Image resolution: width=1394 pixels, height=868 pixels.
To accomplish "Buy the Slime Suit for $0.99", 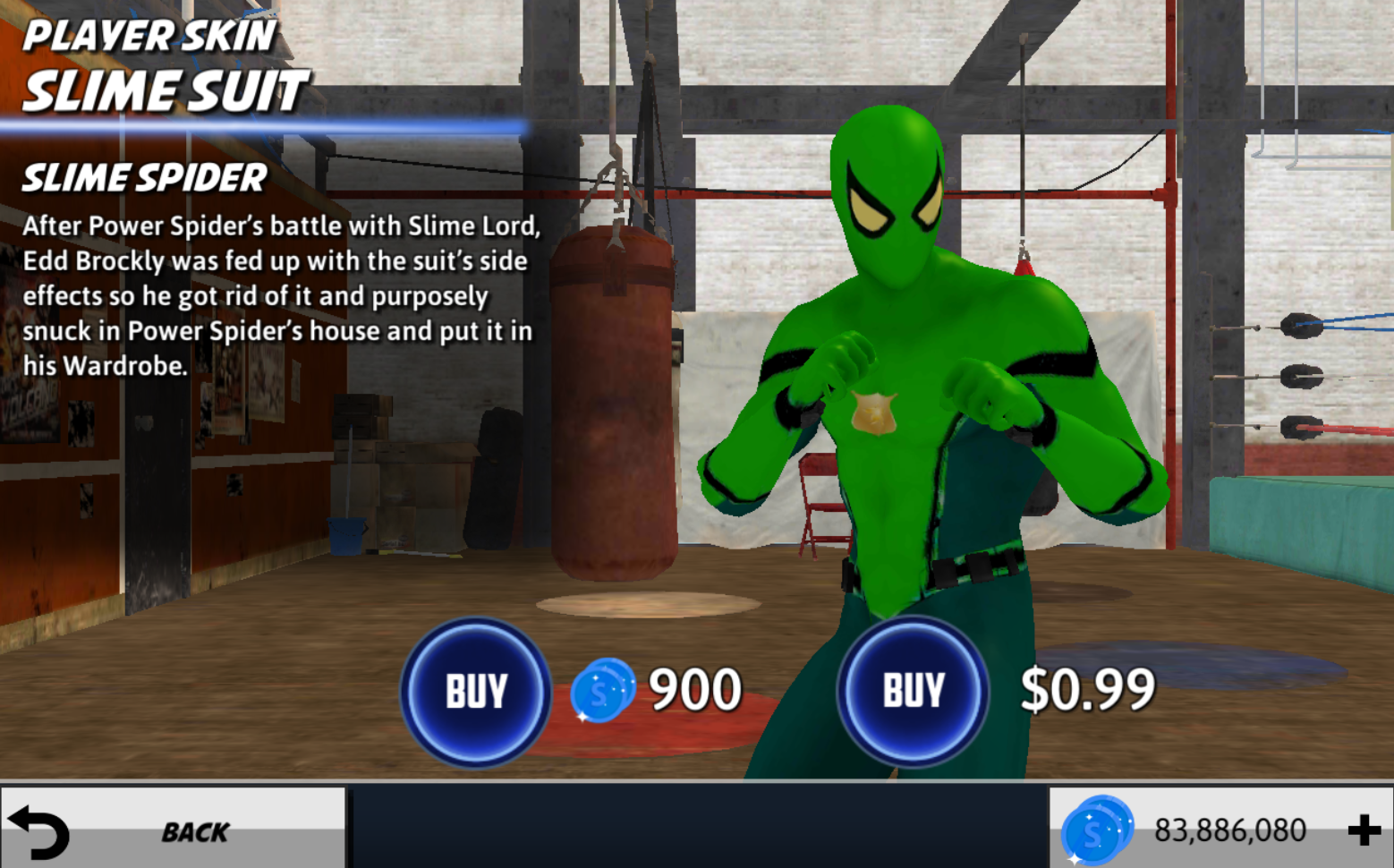I will [913, 692].
